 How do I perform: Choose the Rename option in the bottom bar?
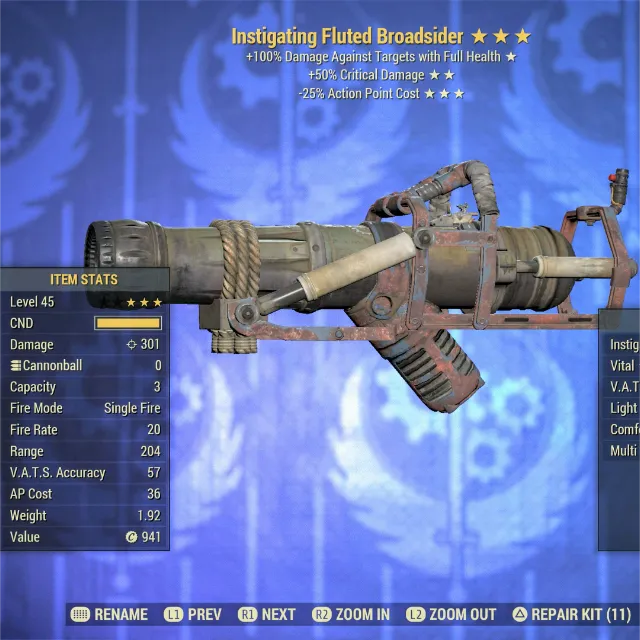coord(111,614)
